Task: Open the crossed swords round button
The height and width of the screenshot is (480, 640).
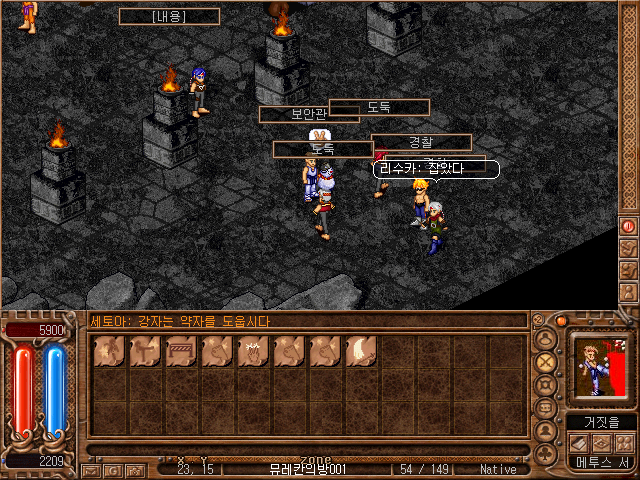Action: (x=546, y=362)
